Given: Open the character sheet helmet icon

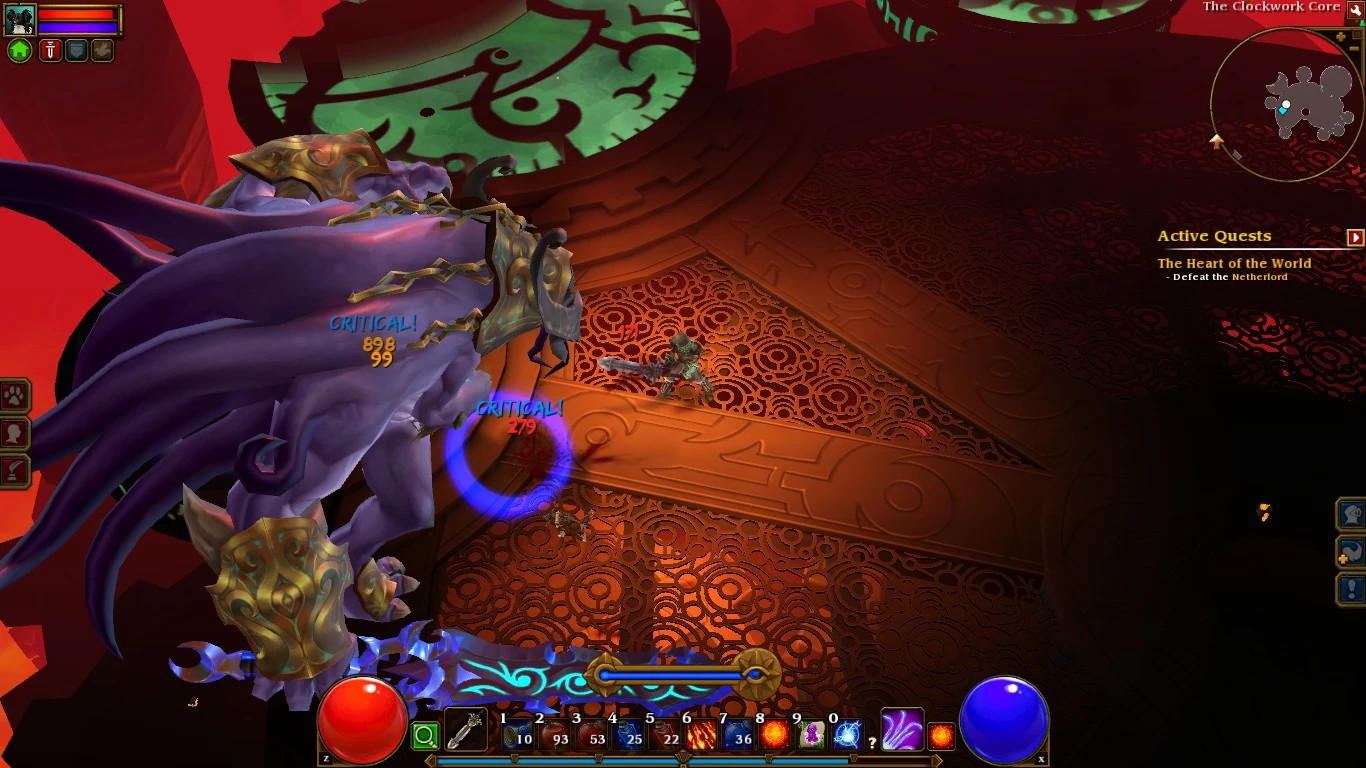Looking at the screenshot, I should click(x=1350, y=514).
